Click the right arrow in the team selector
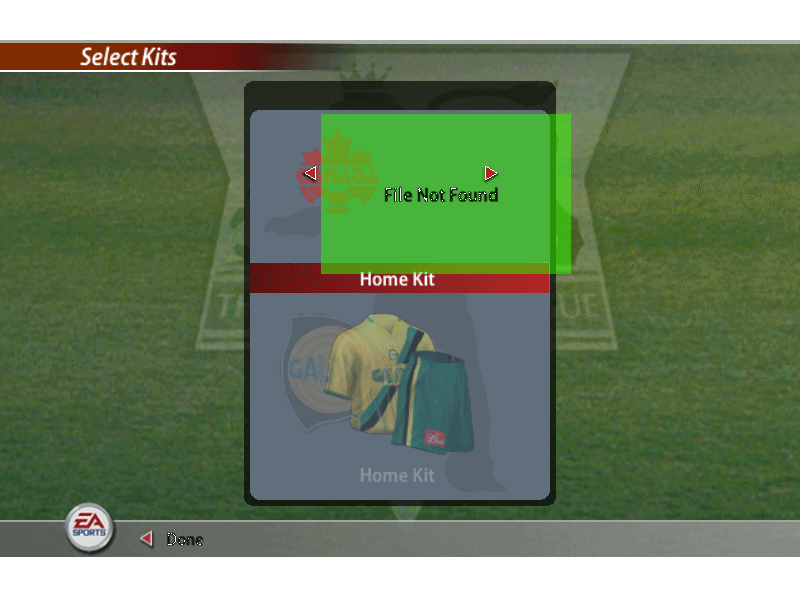The width and height of the screenshot is (800, 600). pos(490,174)
